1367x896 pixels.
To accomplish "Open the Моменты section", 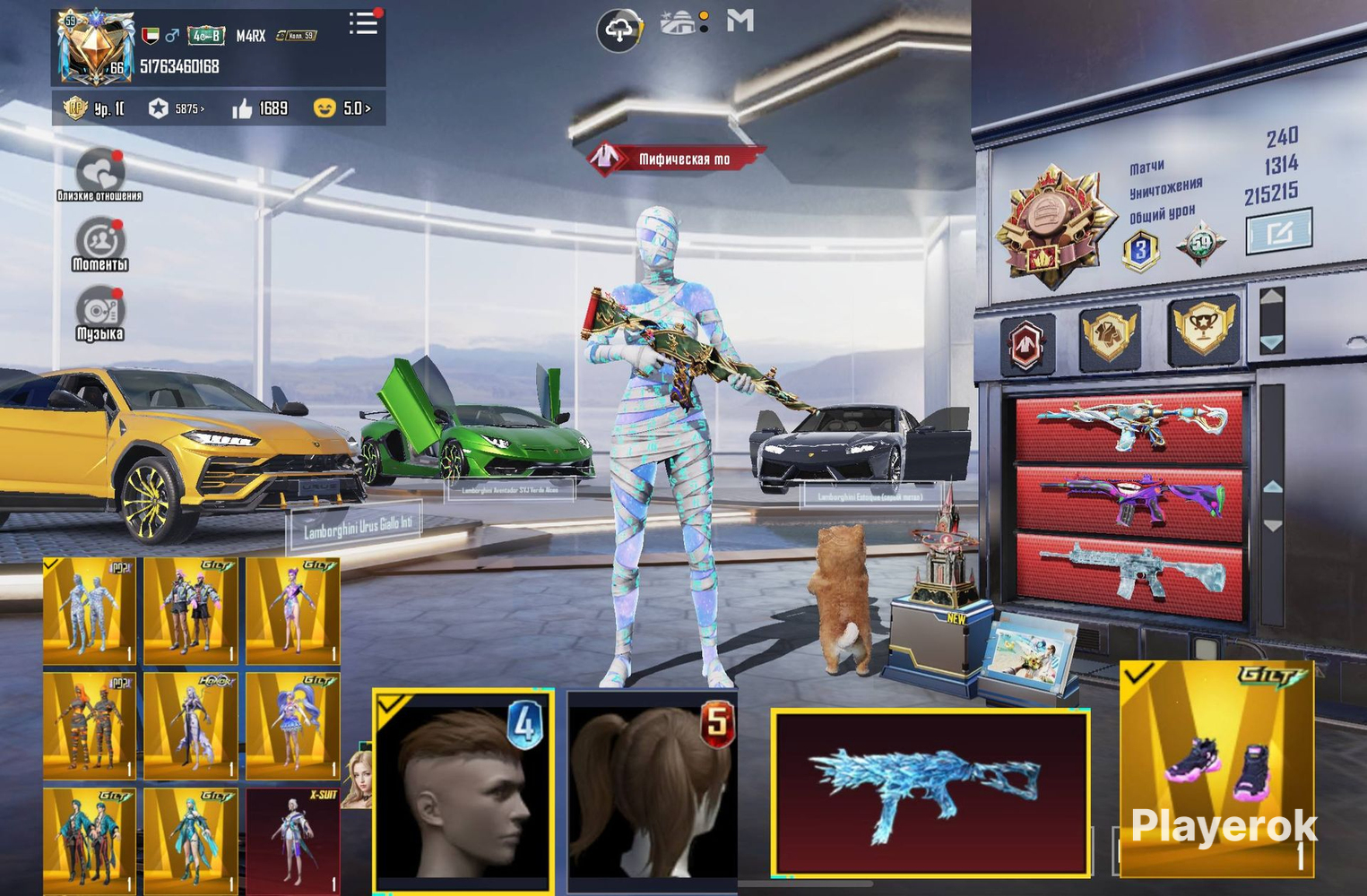I will point(100,244).
